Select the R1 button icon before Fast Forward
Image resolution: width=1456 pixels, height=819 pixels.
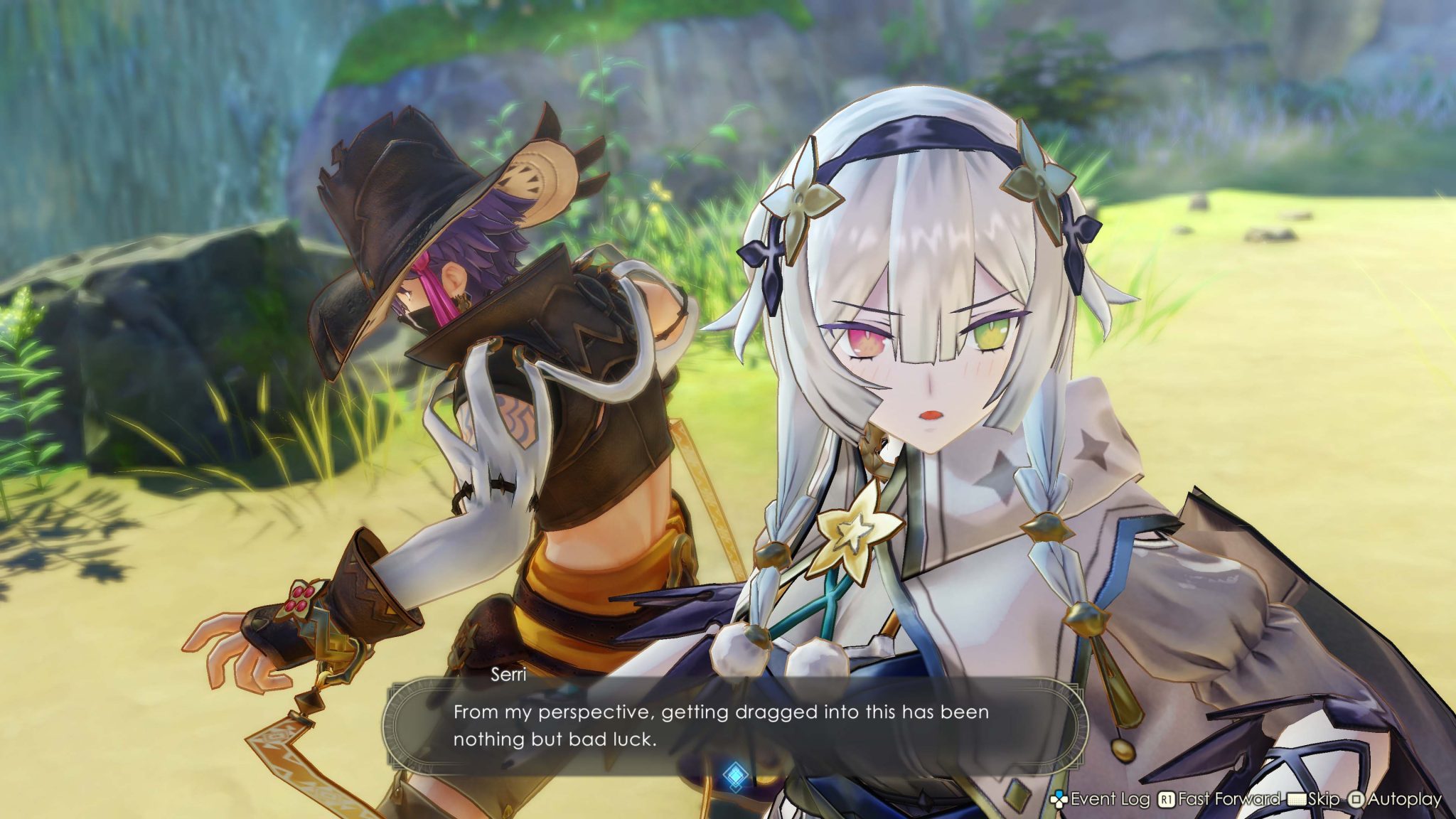pyautogui.click(x=1166, y=799)
